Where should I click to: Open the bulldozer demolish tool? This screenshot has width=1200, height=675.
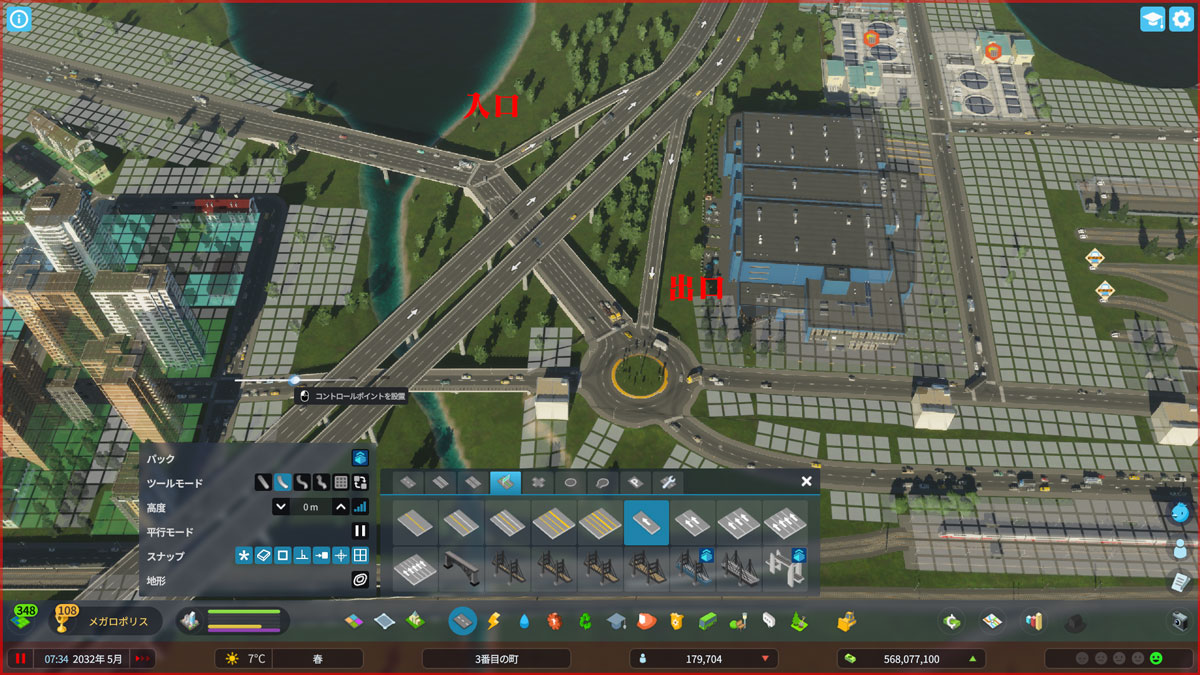point(847,621)
